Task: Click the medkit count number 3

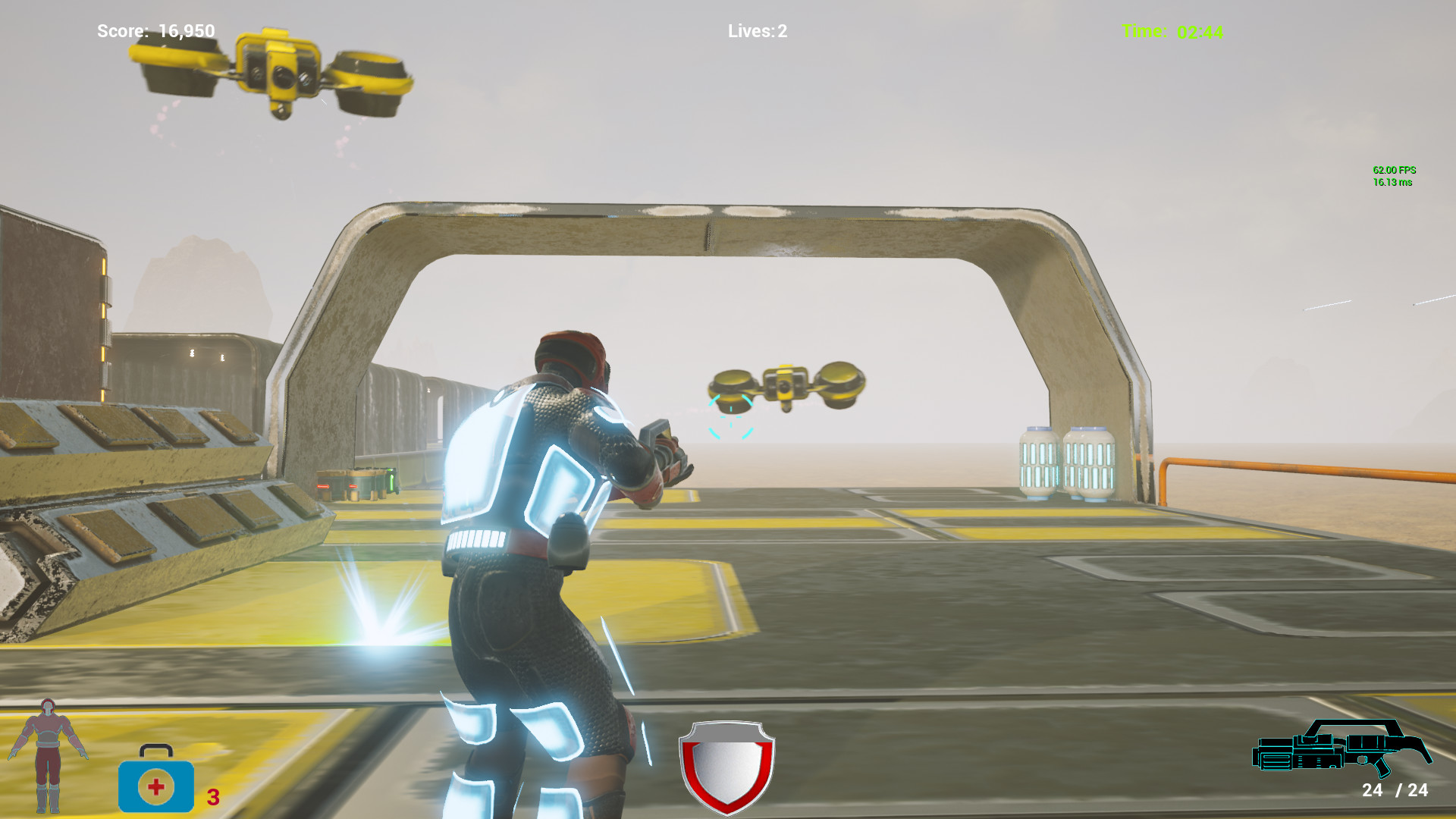Action: (x=212, y=797)
